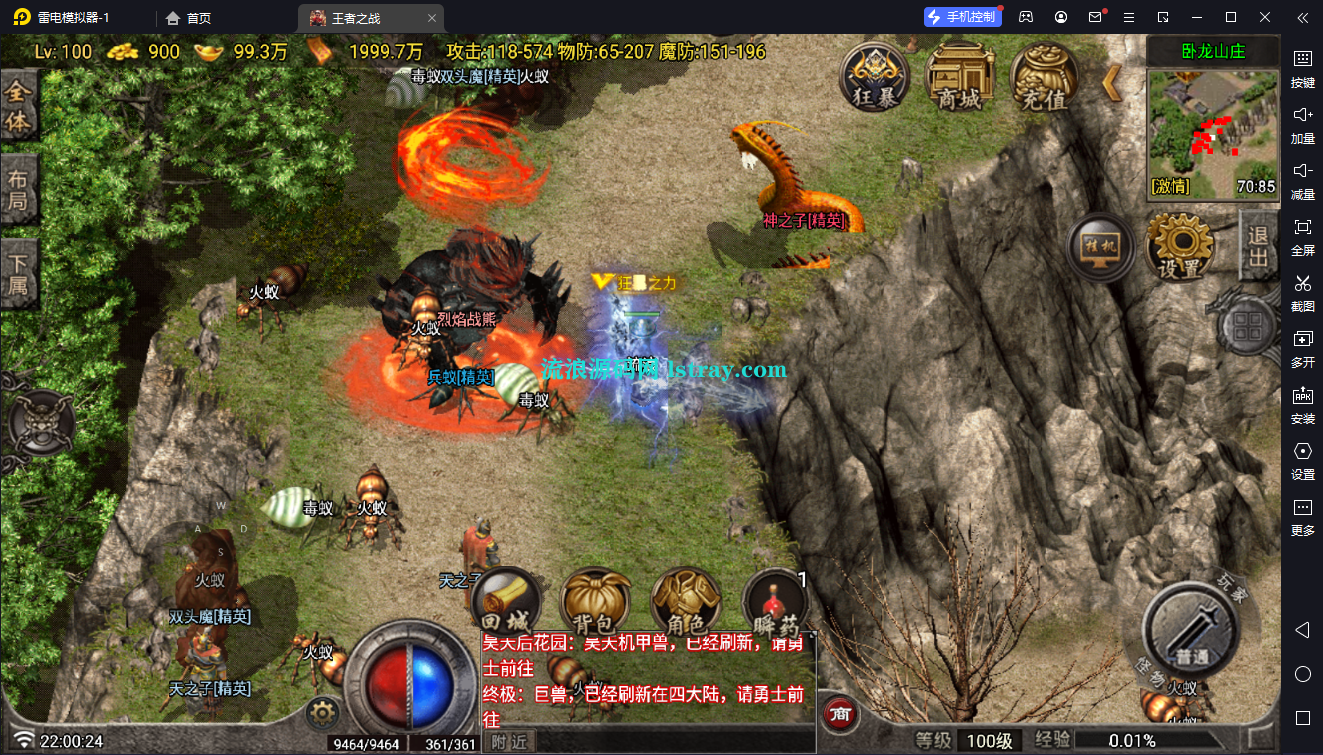Select the 全体 tab on left

[19, 107]
